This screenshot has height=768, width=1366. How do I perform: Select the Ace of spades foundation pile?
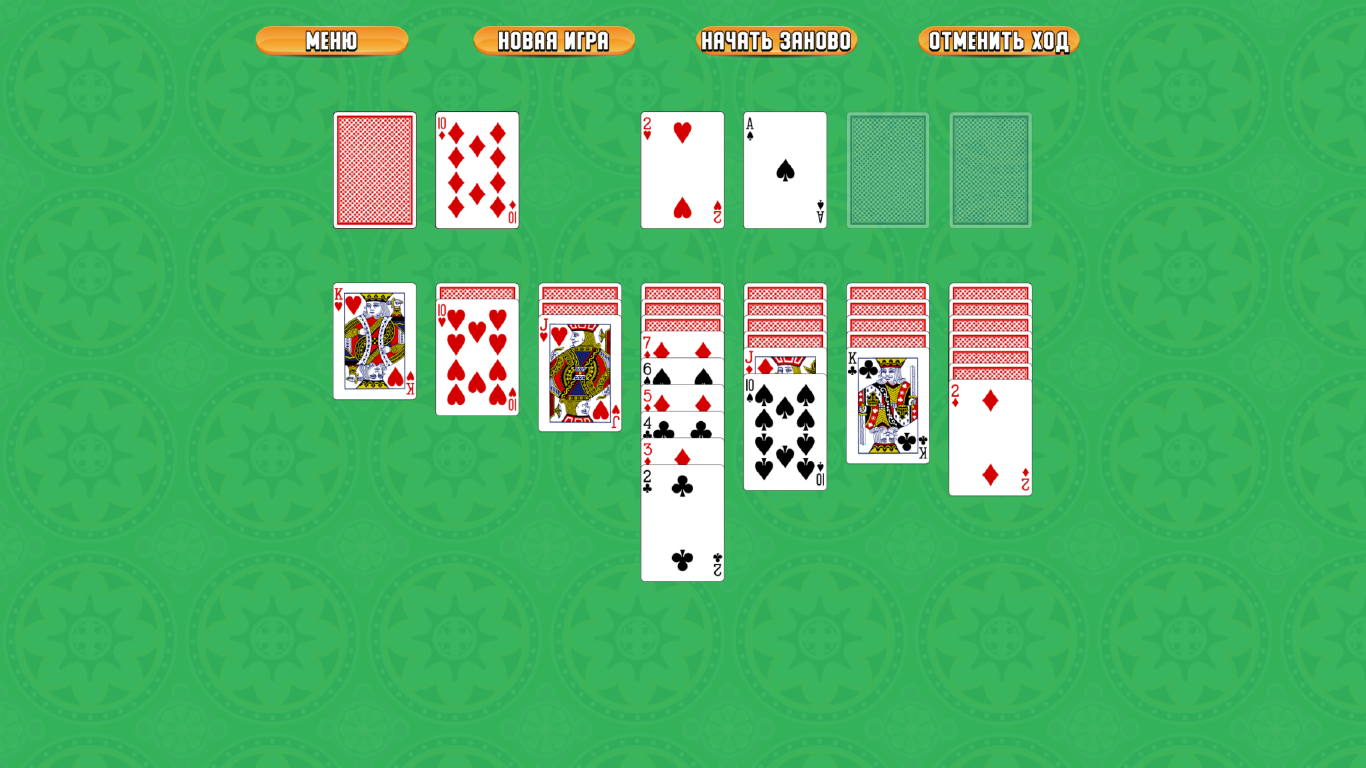[785, 169]
